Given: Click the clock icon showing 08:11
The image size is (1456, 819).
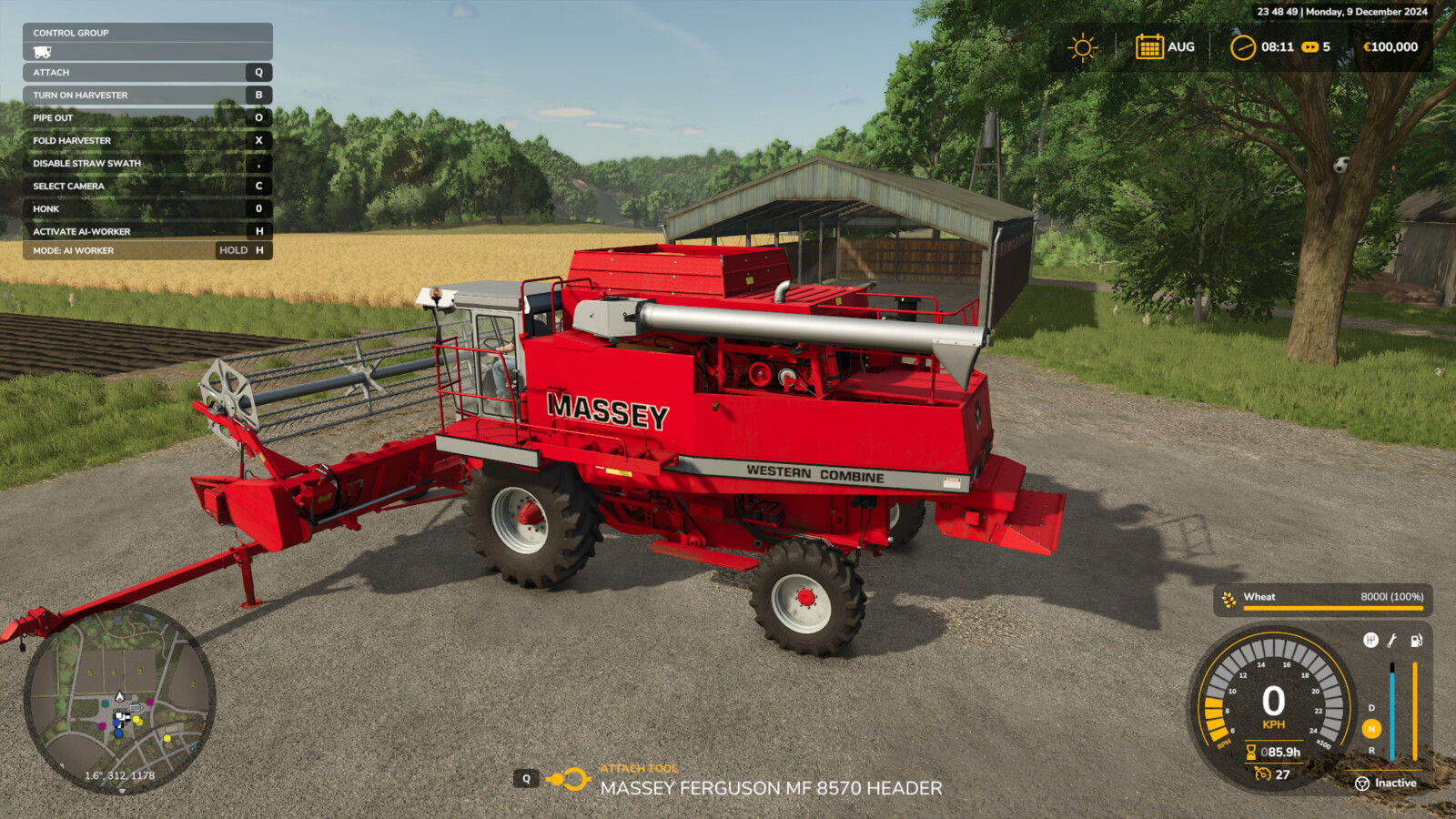Looking at the screenshot, I should [x=1243, y=45].
